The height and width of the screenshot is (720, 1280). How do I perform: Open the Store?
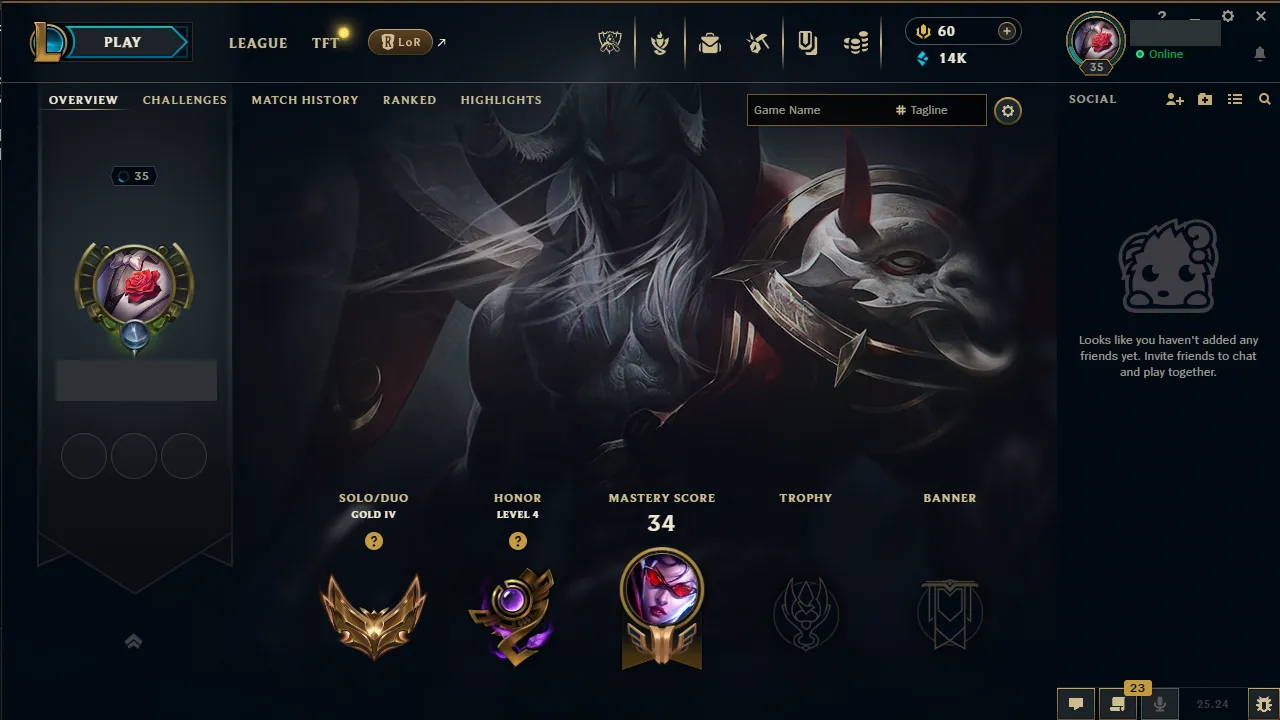point(856,42)
